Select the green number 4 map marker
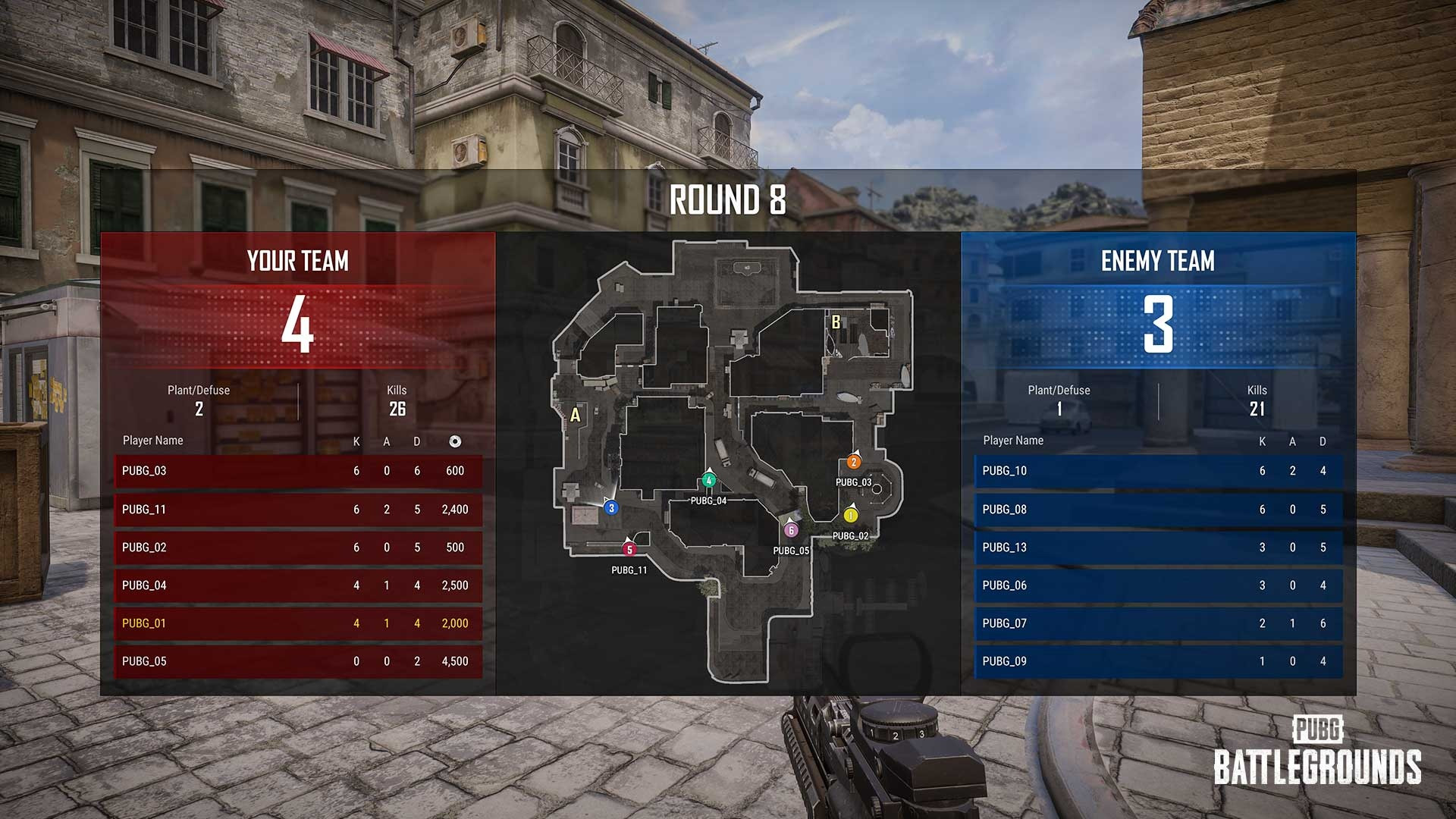Screen dimensions: 1456x819 [709, 480]
